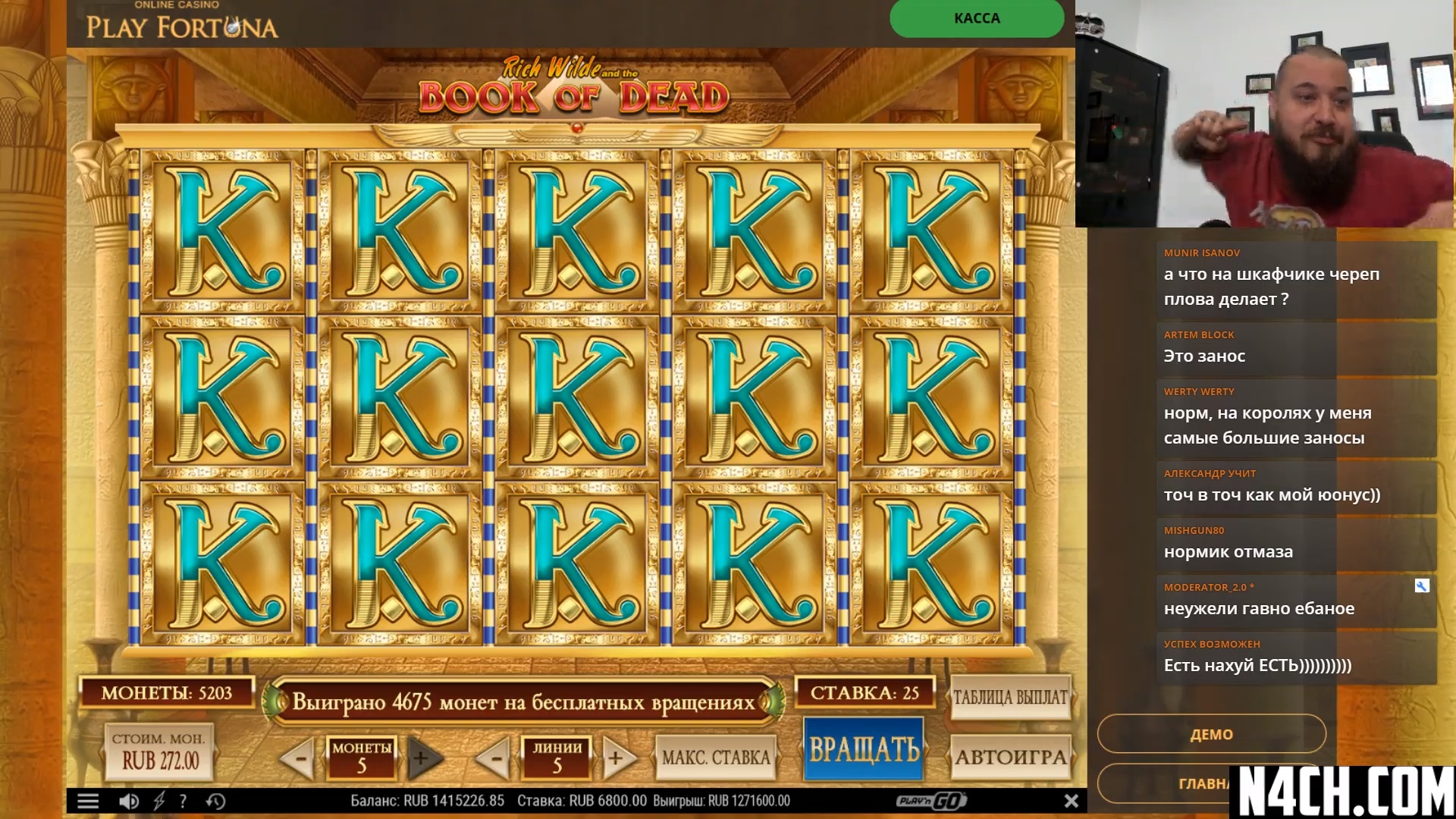This screenshot has height=819, width=1456.
Task: Open the ТАБЛИЦА ВЫПЛАТ paytable
Action: tap(1010, 697)
